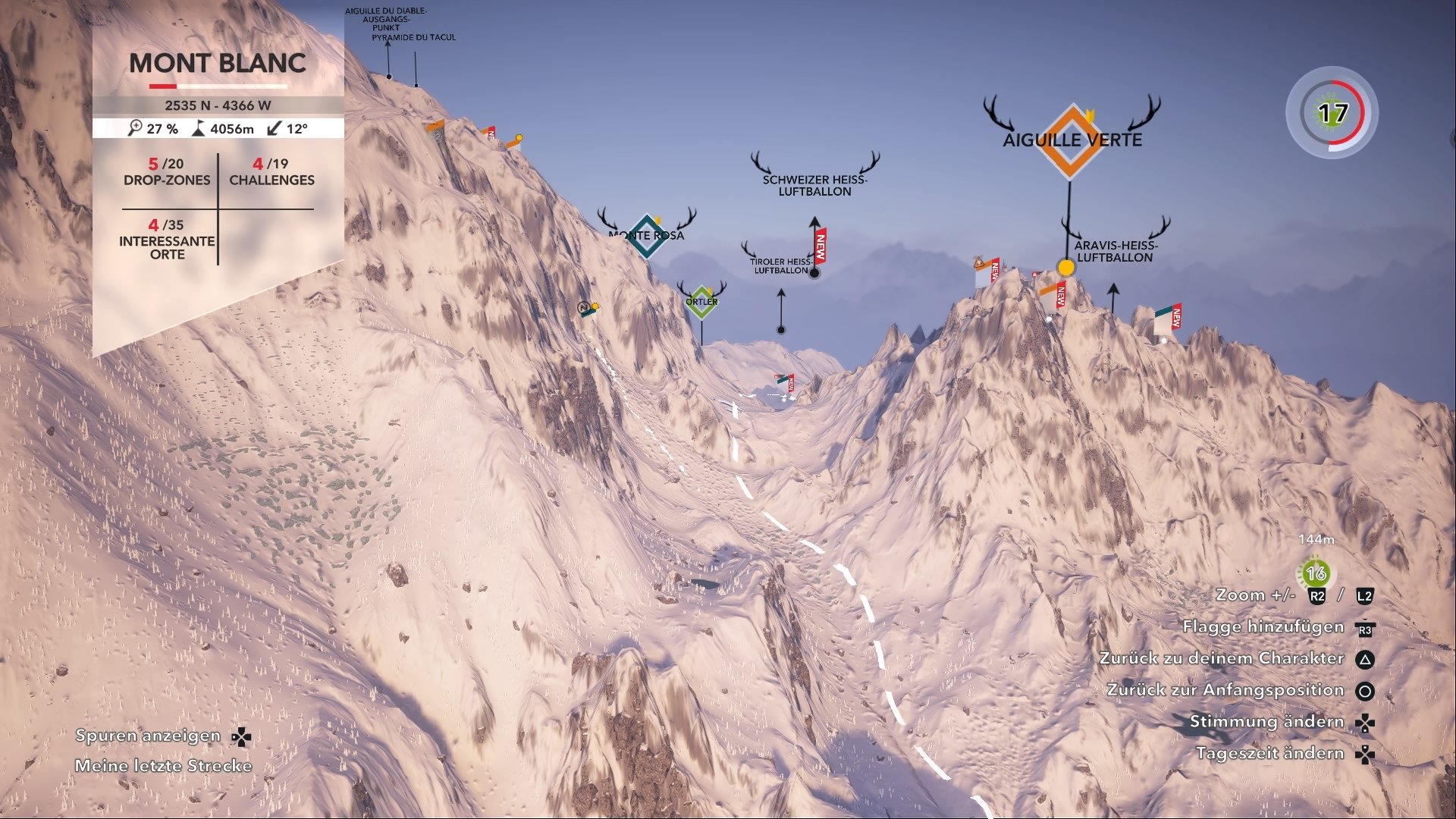1456x819 pixels.
Task: Open the Aravis-Heissluftballon yellow marker
Action: [1065, 267]
